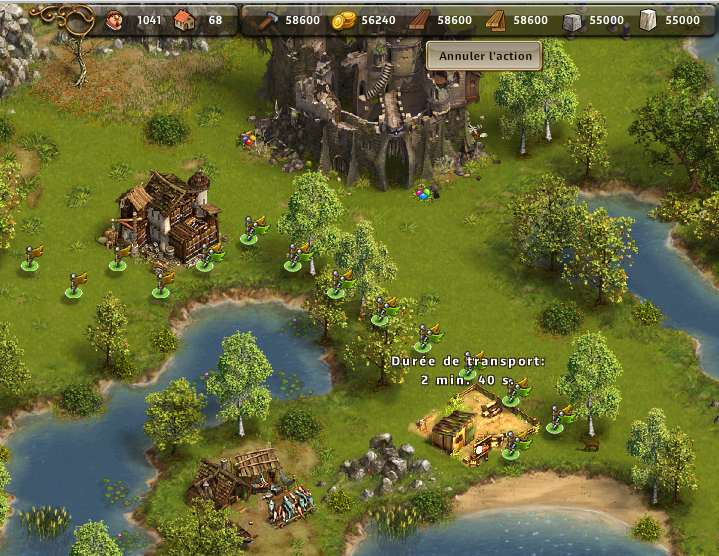Select the population face icon
719x556 pixels.
coord(114,20)
